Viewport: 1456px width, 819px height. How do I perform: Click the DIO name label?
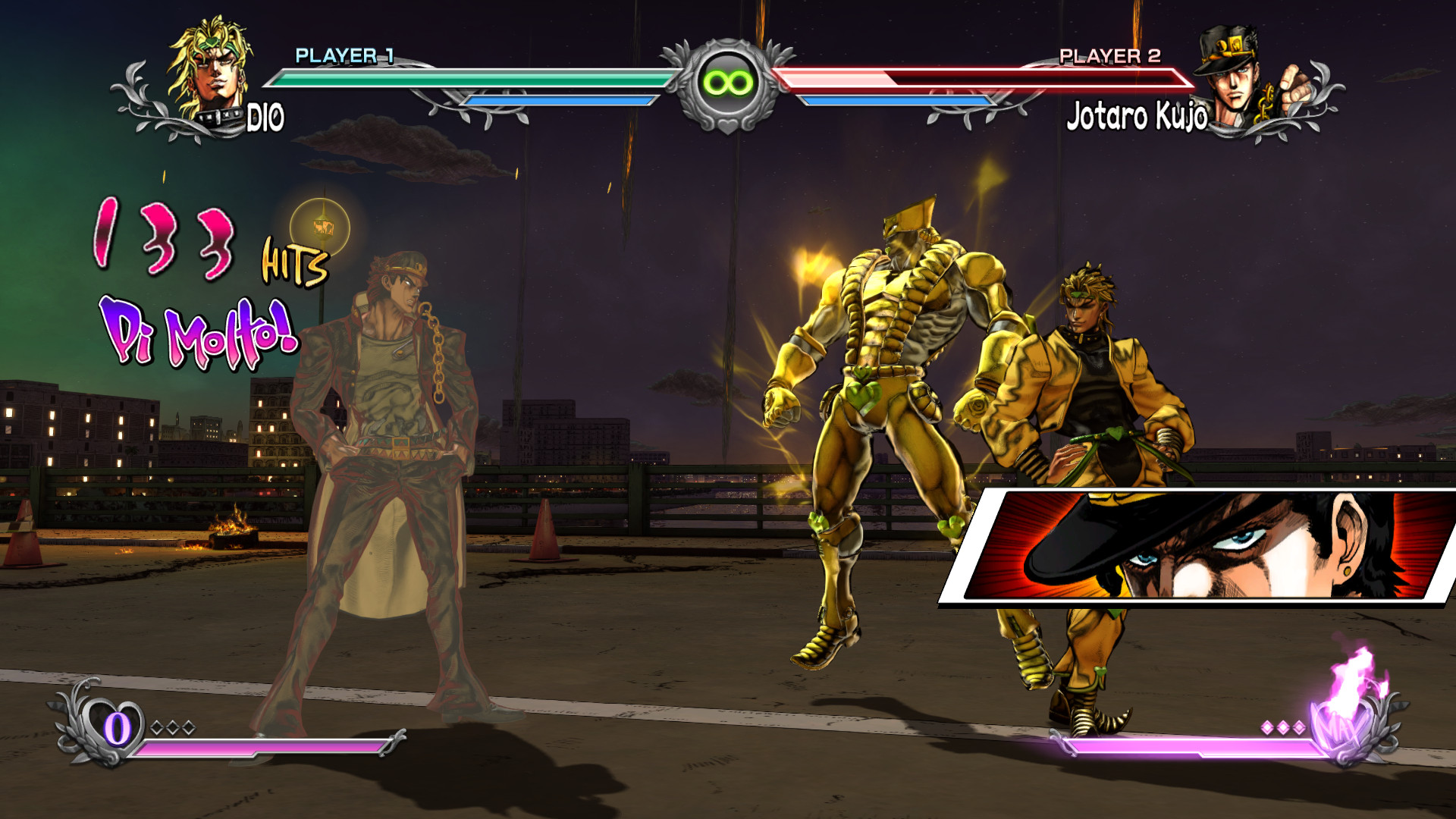coord(265,116)
